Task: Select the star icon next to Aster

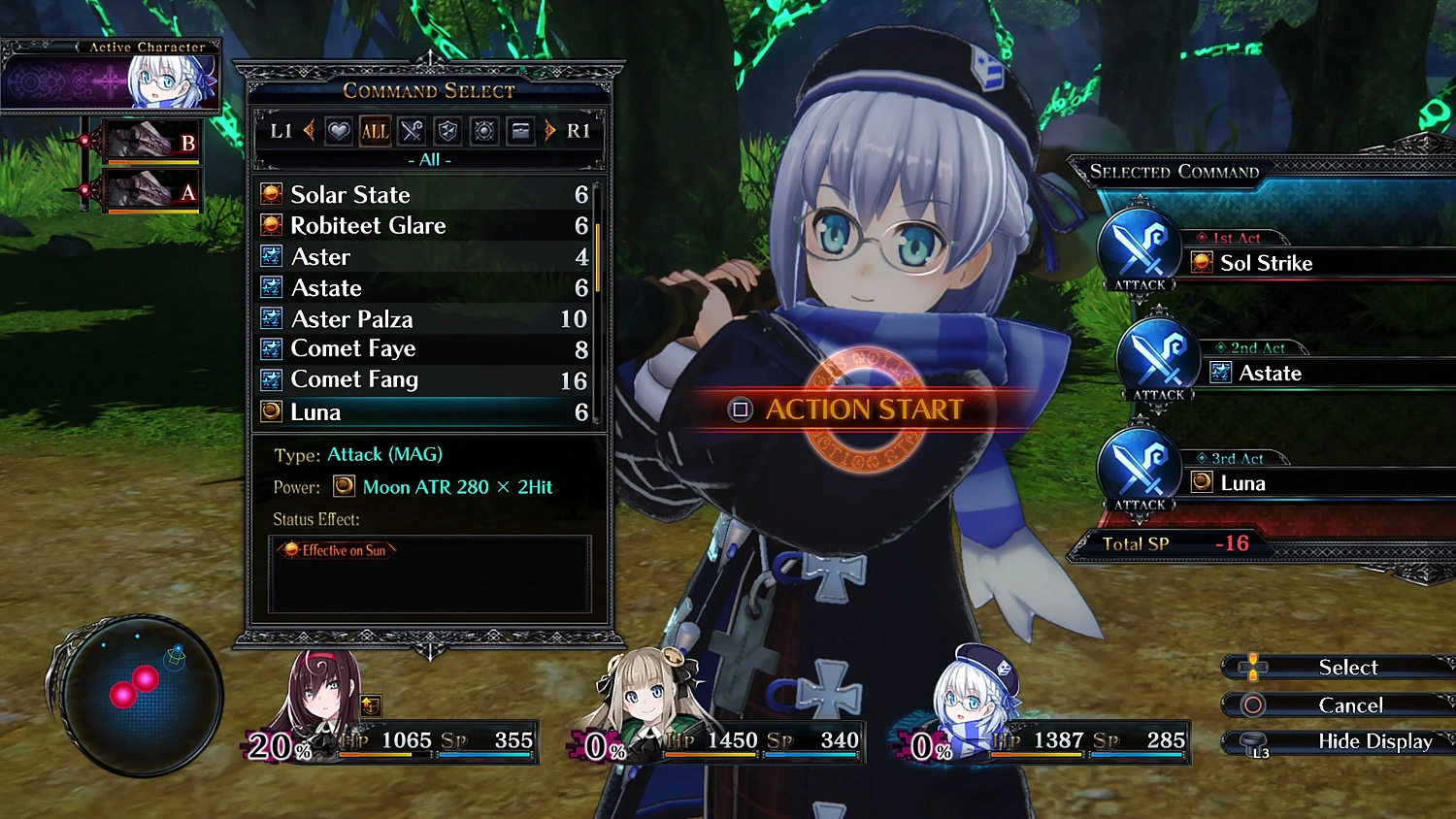Action: pos(271,256)
